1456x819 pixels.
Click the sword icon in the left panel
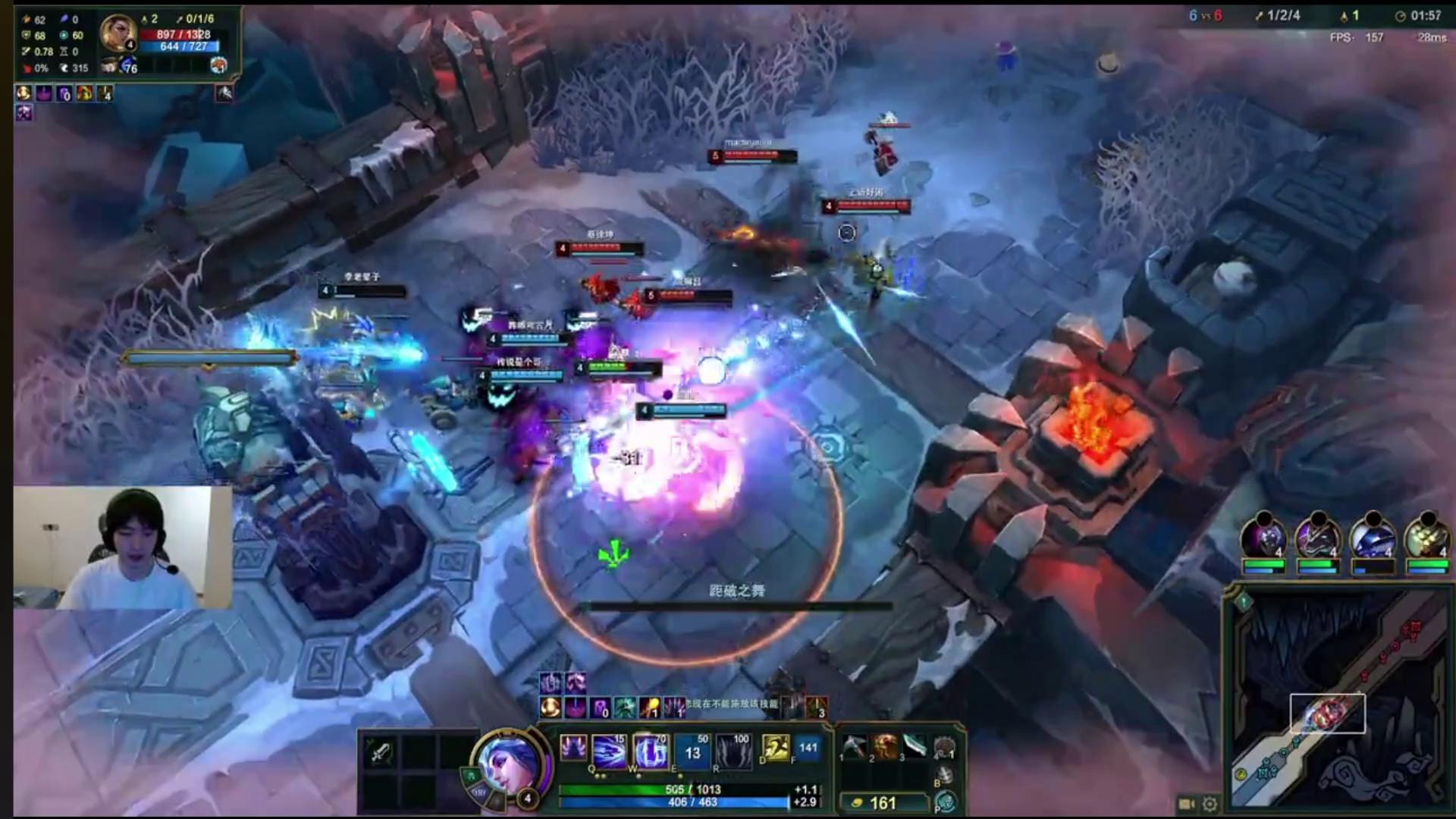380,752
